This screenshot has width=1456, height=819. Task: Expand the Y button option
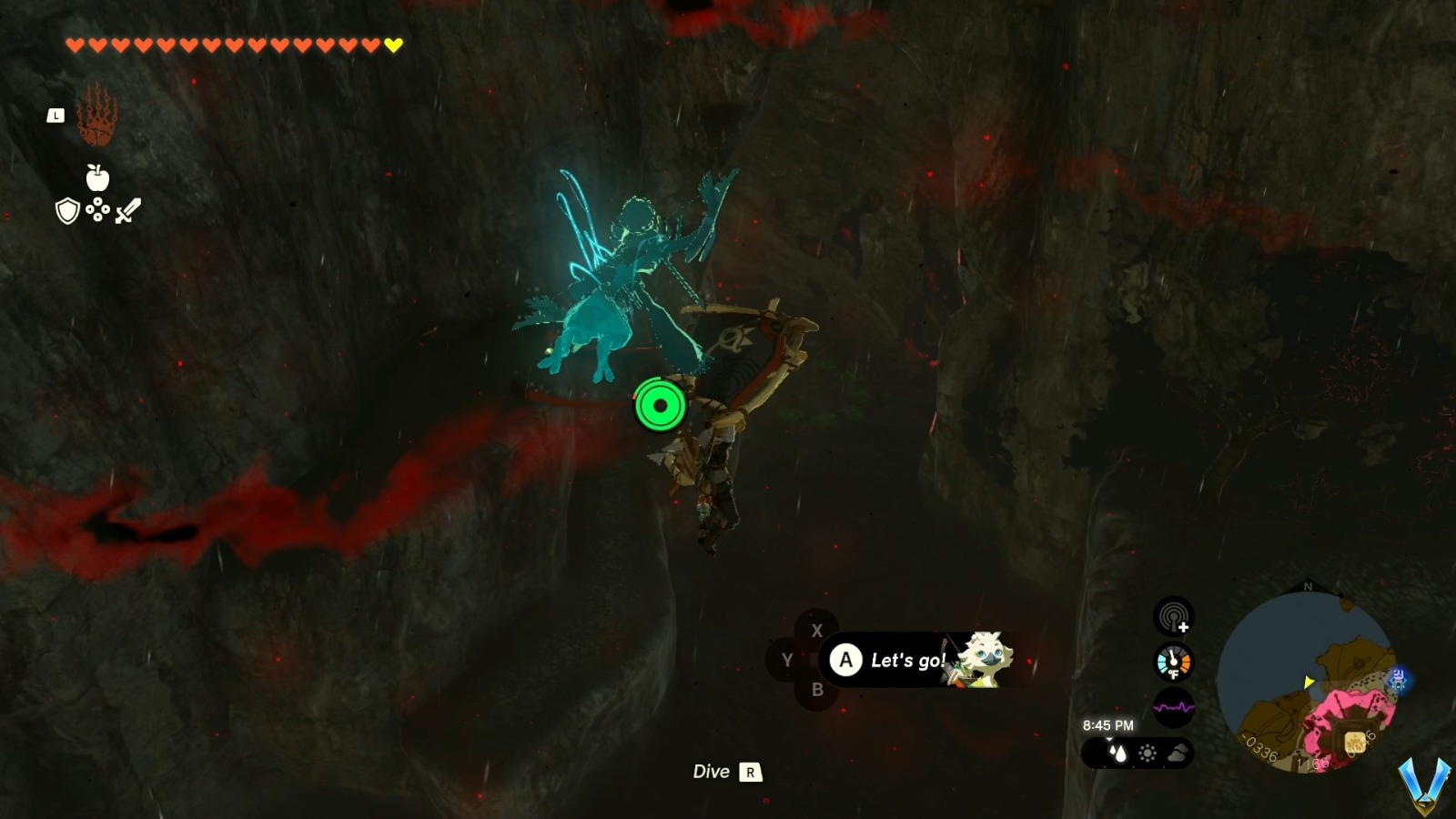coord(786,660)
